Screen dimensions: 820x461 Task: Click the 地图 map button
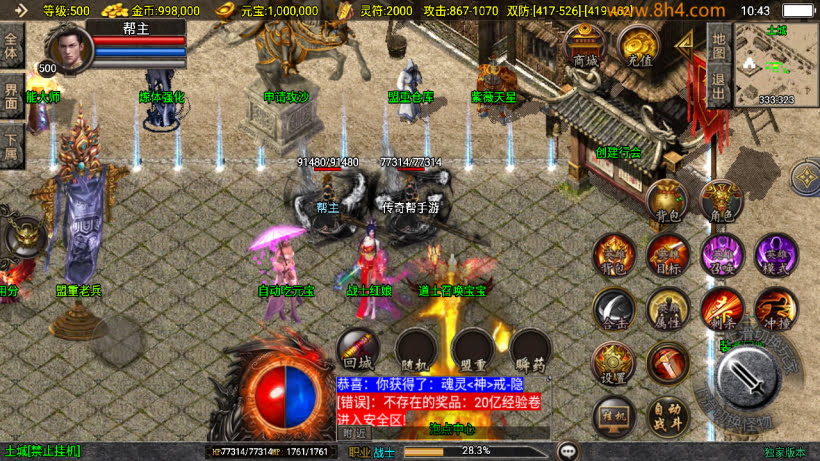click(x=719, y=45)
